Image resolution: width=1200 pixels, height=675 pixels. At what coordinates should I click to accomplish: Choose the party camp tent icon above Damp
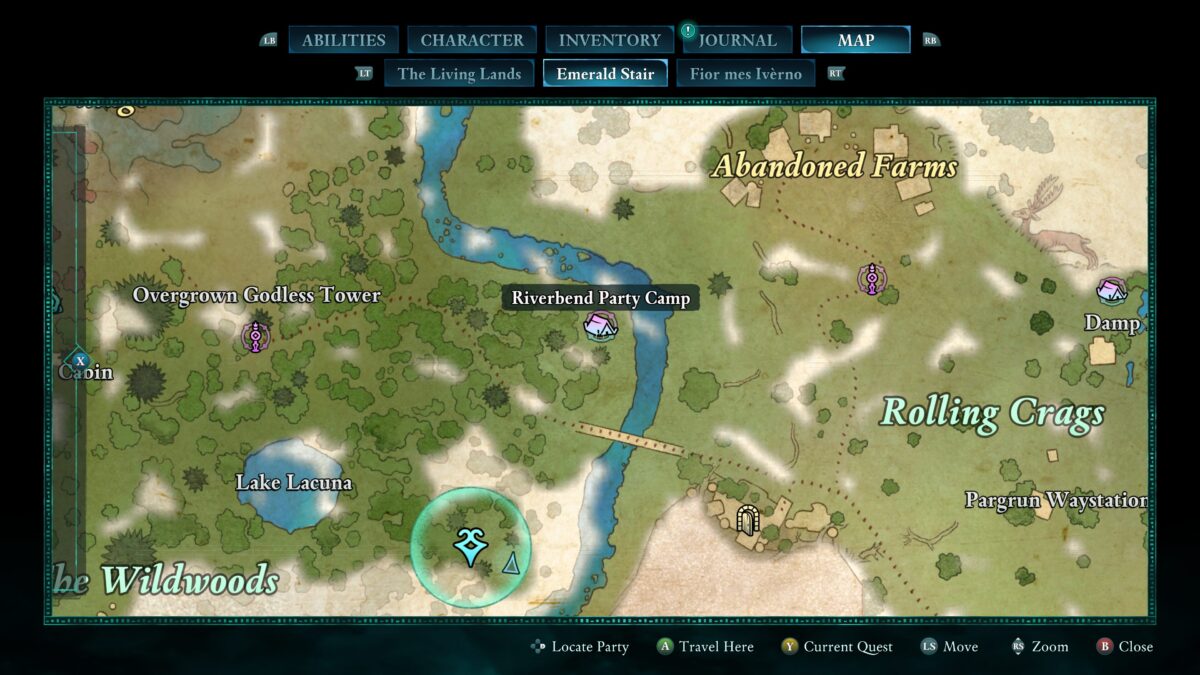tap(1112, 291)
